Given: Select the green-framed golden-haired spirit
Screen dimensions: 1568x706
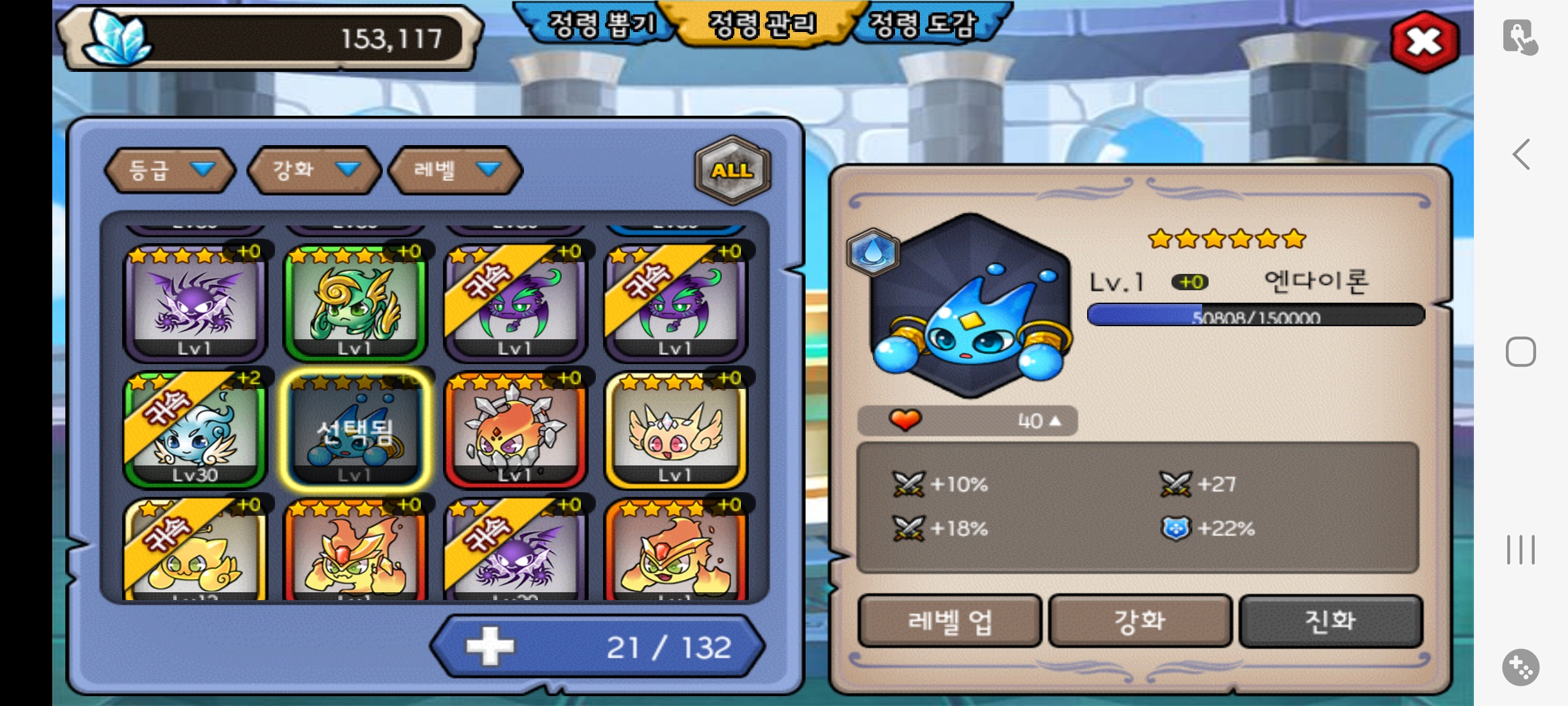Looking at the screenshot, I should (x=355, y=303).
